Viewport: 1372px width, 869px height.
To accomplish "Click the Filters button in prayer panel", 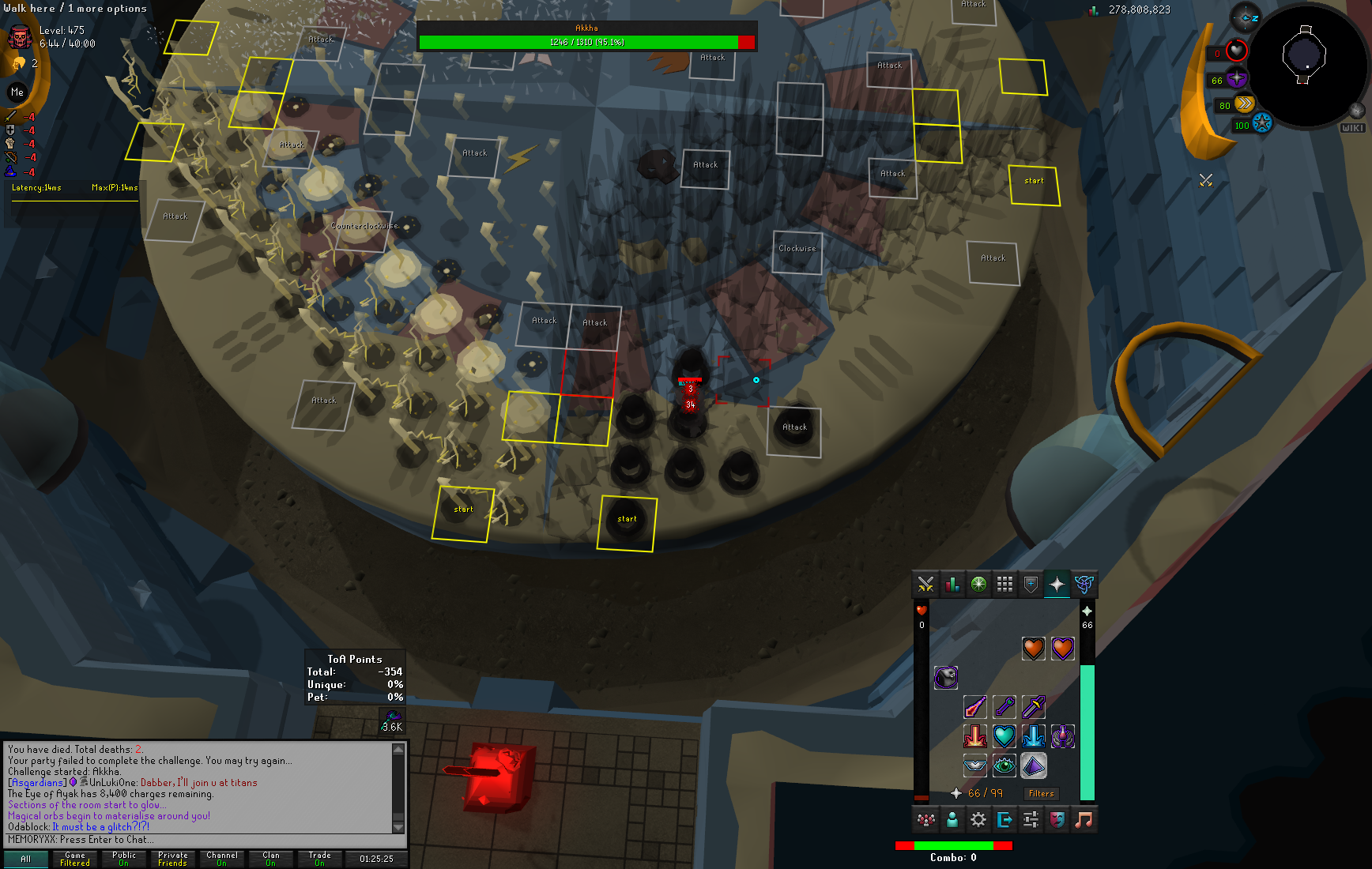I will click(x=1041, y=793).
